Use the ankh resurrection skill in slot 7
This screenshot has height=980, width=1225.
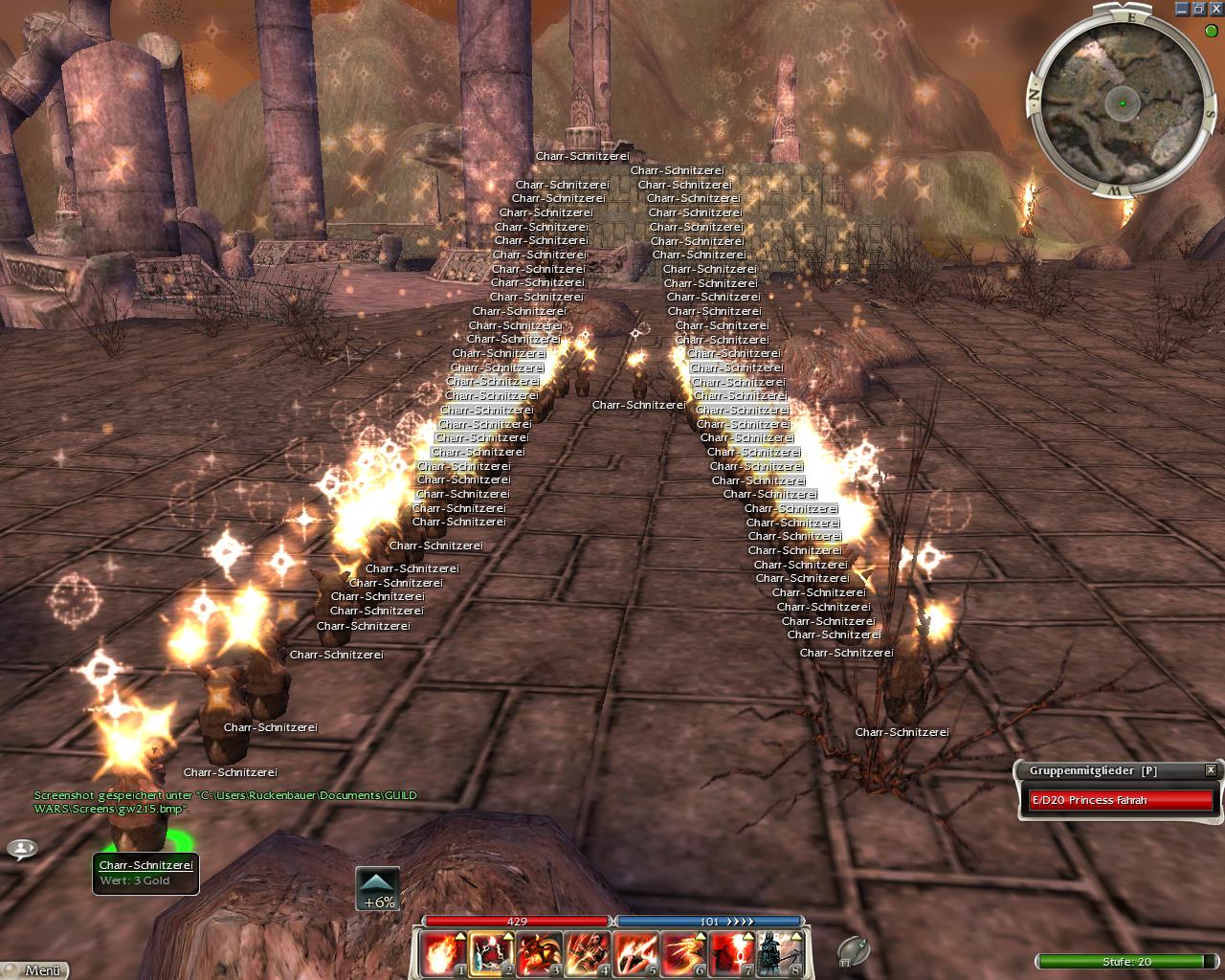[x=730, y=953]
